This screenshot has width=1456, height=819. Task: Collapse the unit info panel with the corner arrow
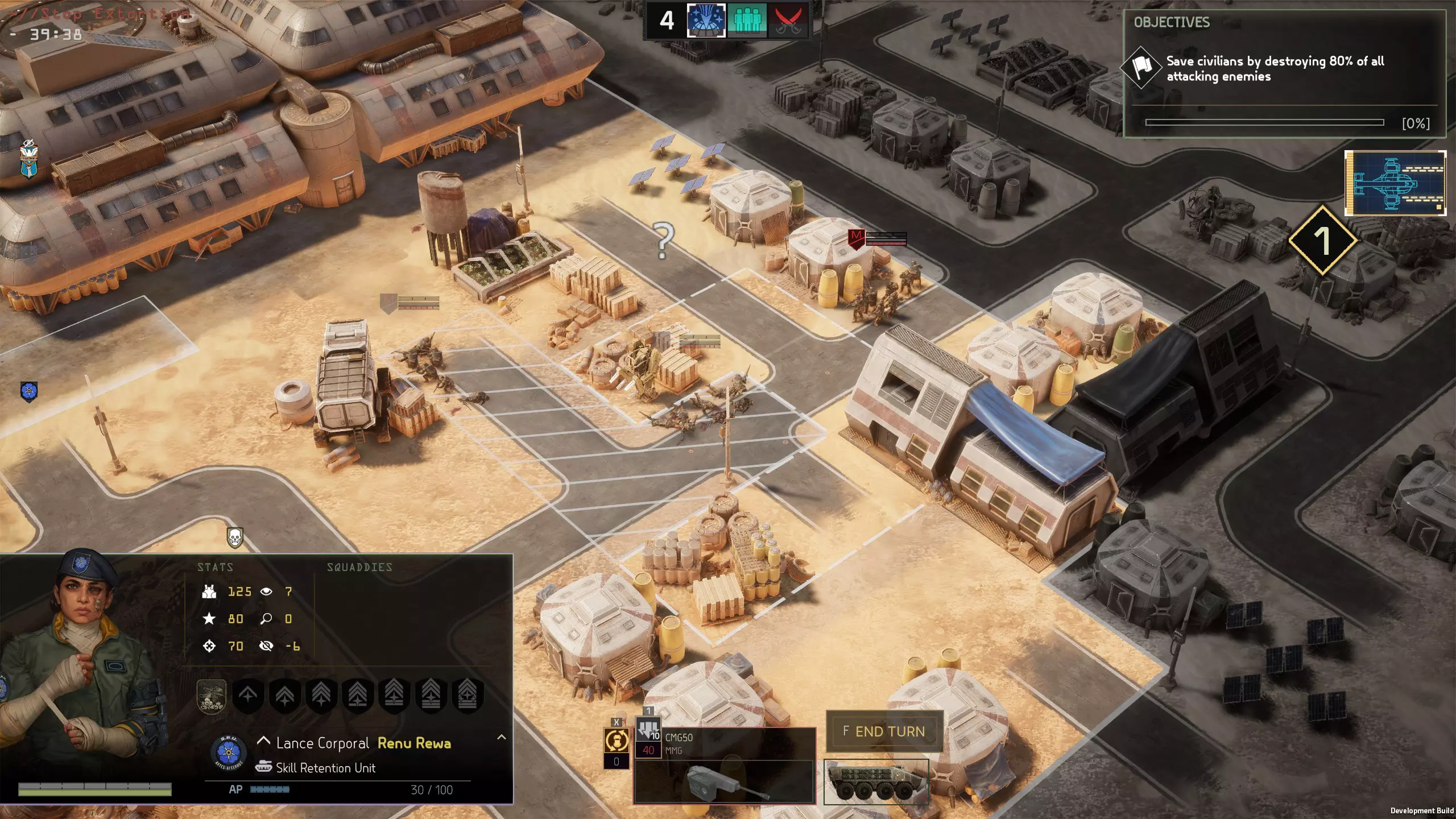501,737
